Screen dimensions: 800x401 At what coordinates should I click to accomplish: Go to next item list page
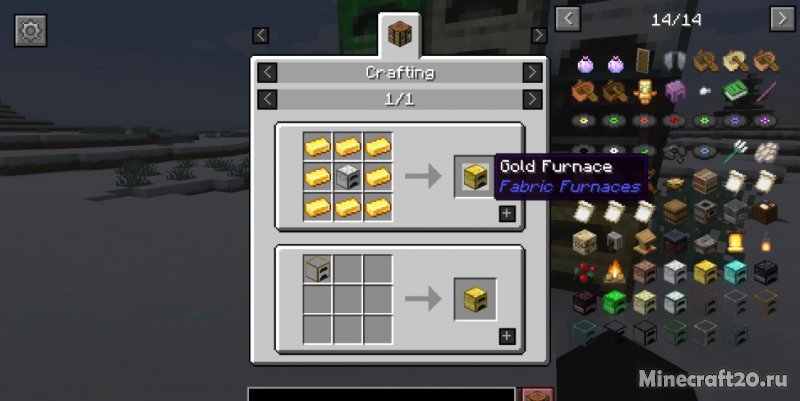point(781,18)
